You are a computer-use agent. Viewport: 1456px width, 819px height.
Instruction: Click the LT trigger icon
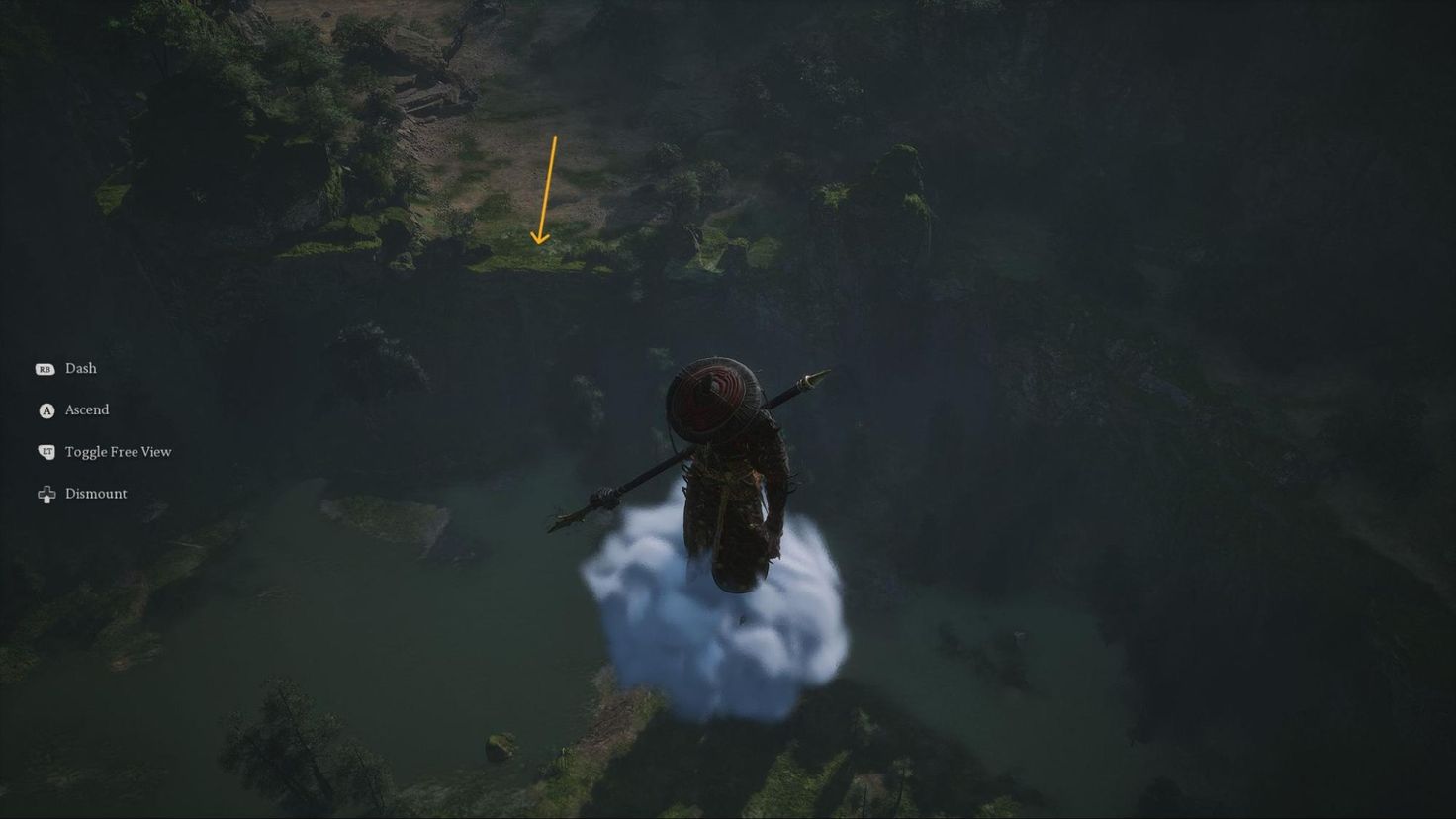(x=45, y=451)
